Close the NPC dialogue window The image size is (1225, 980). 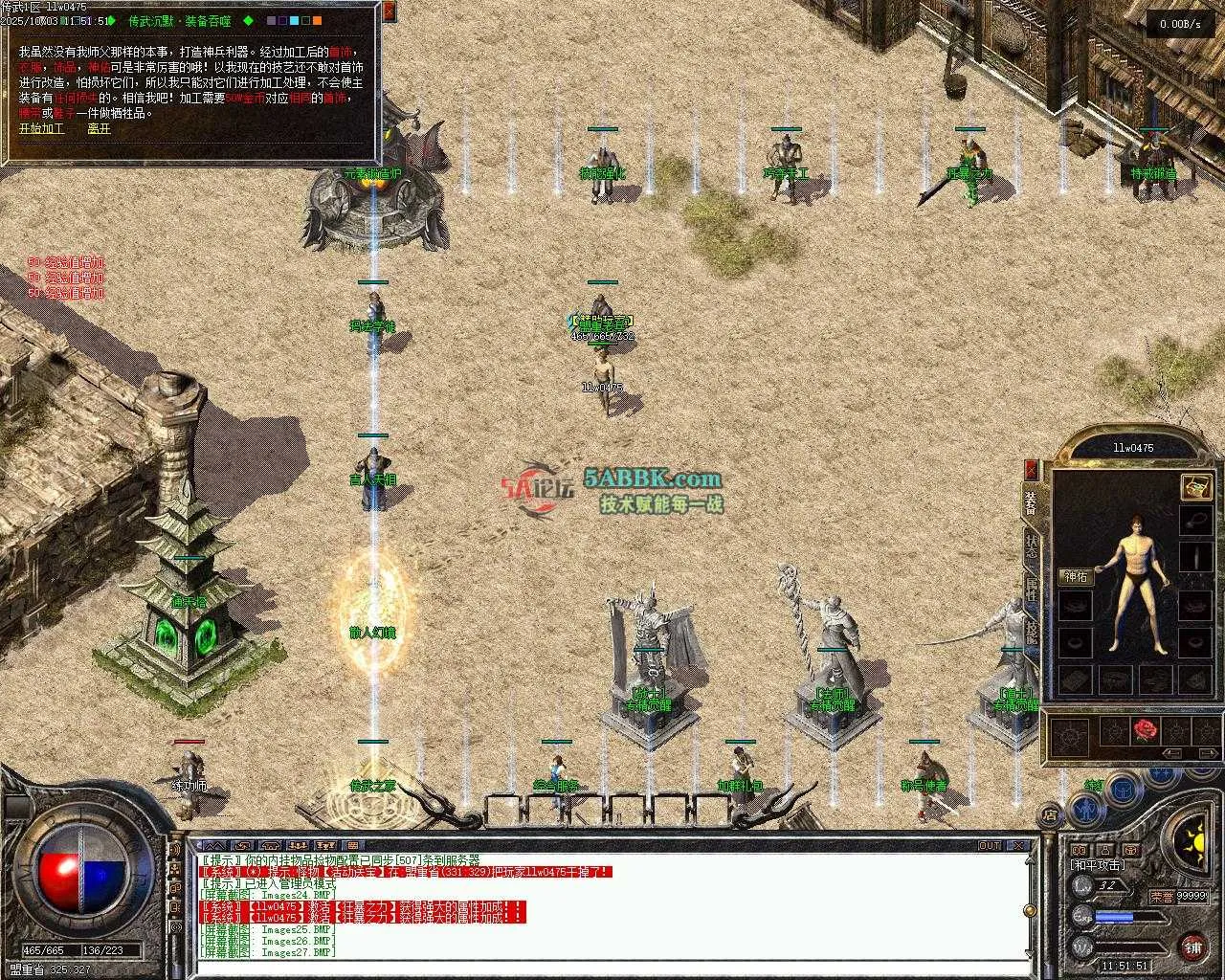389,12
